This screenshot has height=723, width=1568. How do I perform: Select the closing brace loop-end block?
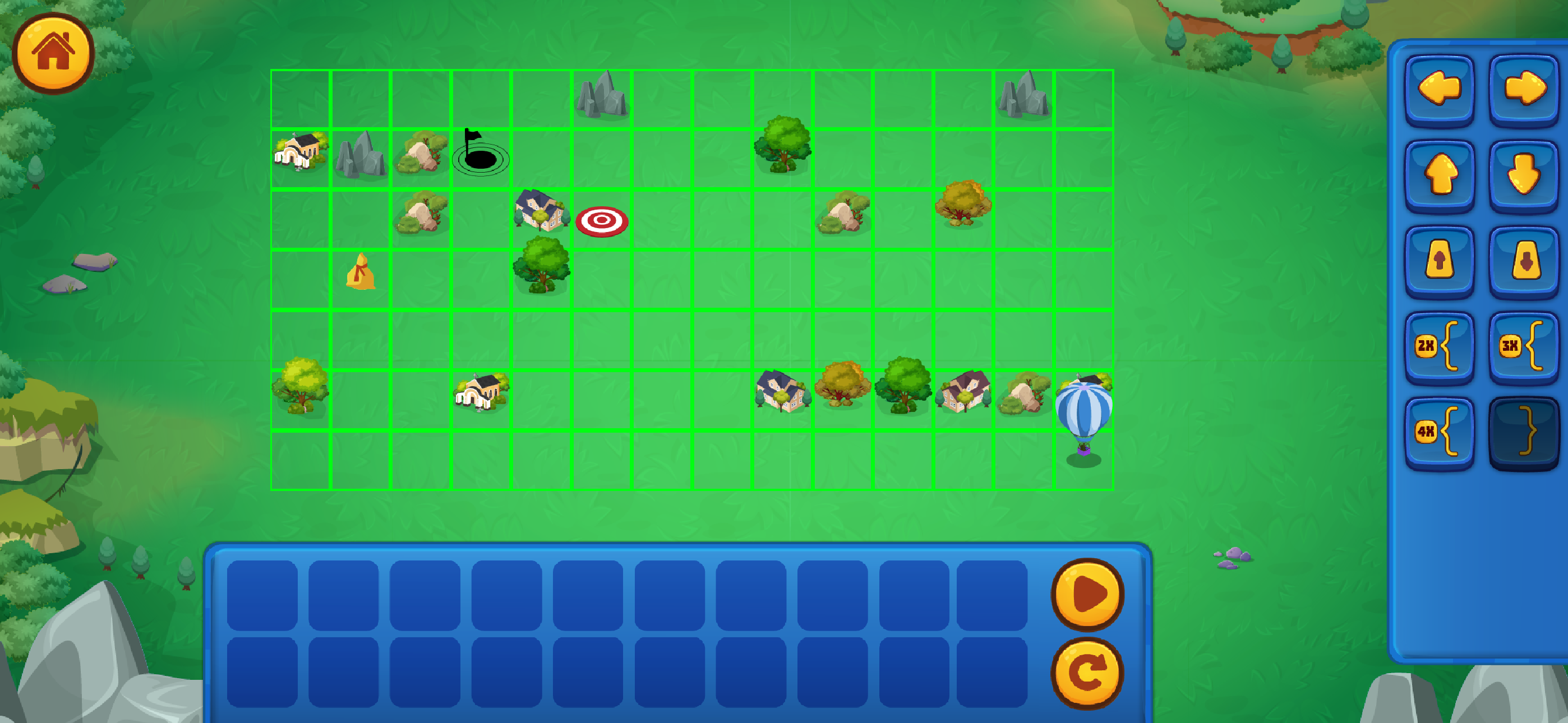1523,433
